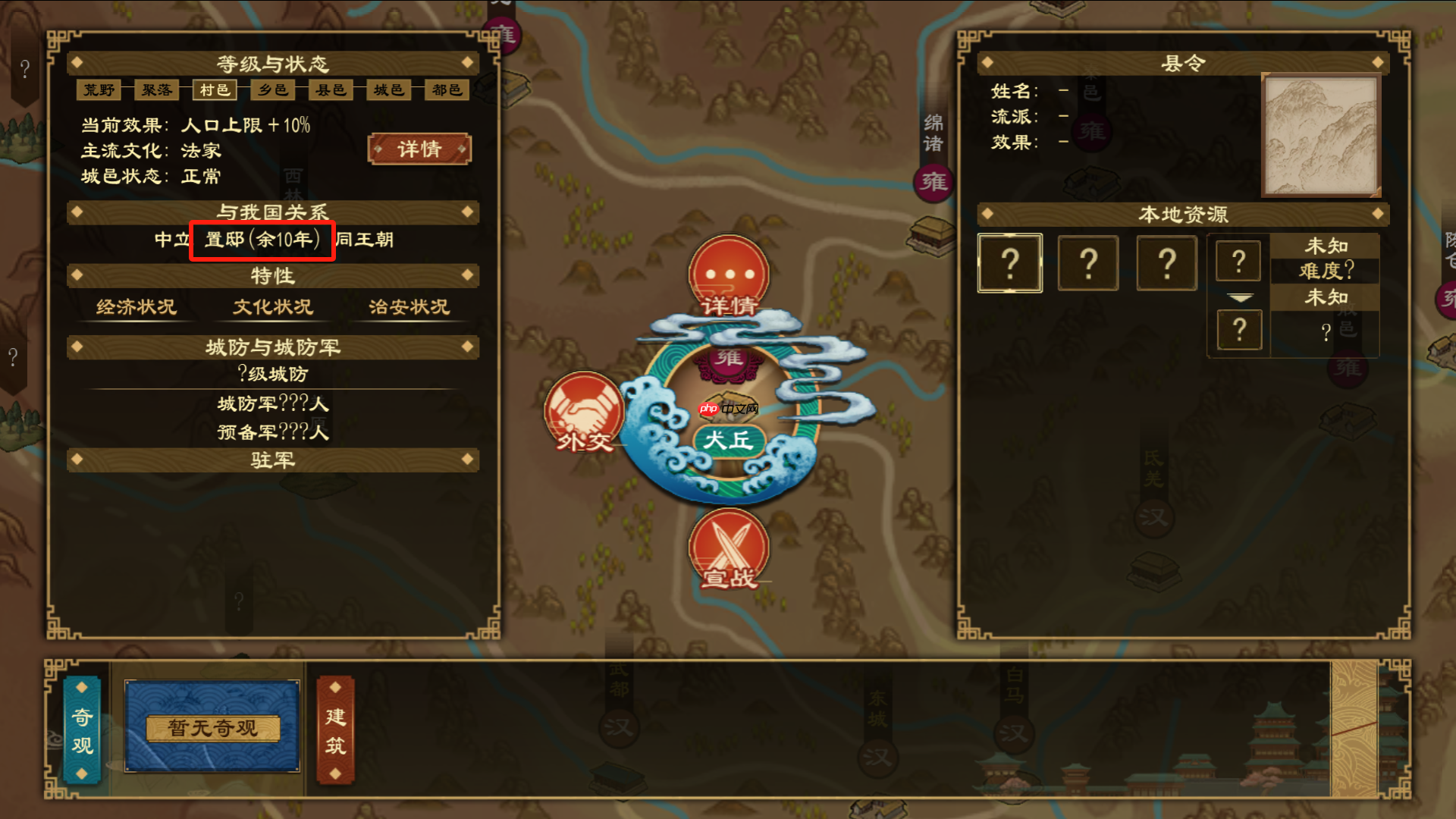Select the 文化状况 trait tab

click(x=273, y=307)
